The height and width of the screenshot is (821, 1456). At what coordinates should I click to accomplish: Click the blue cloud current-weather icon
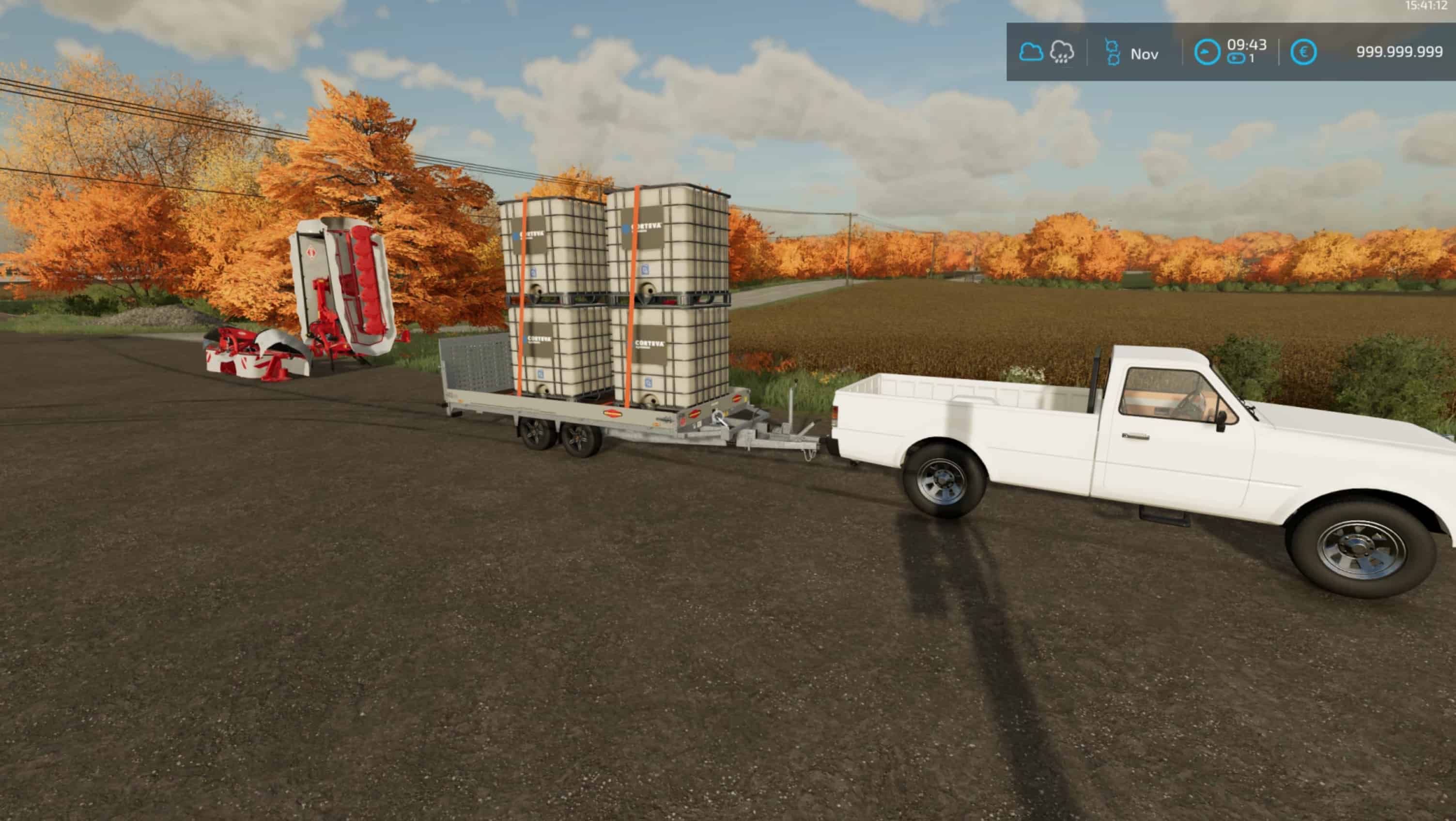tap(1030, 52)
